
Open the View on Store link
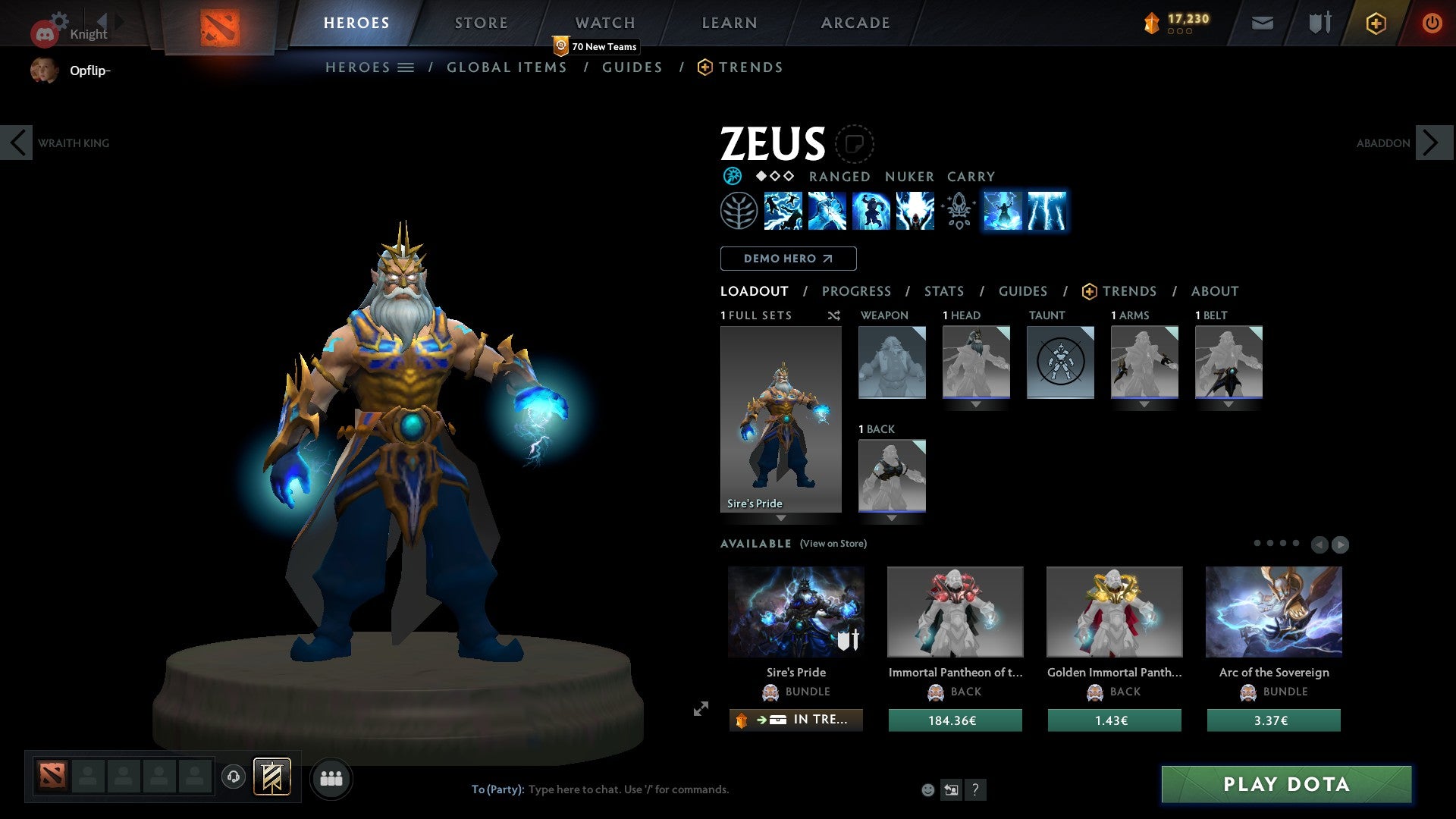(x=832, y=544)
